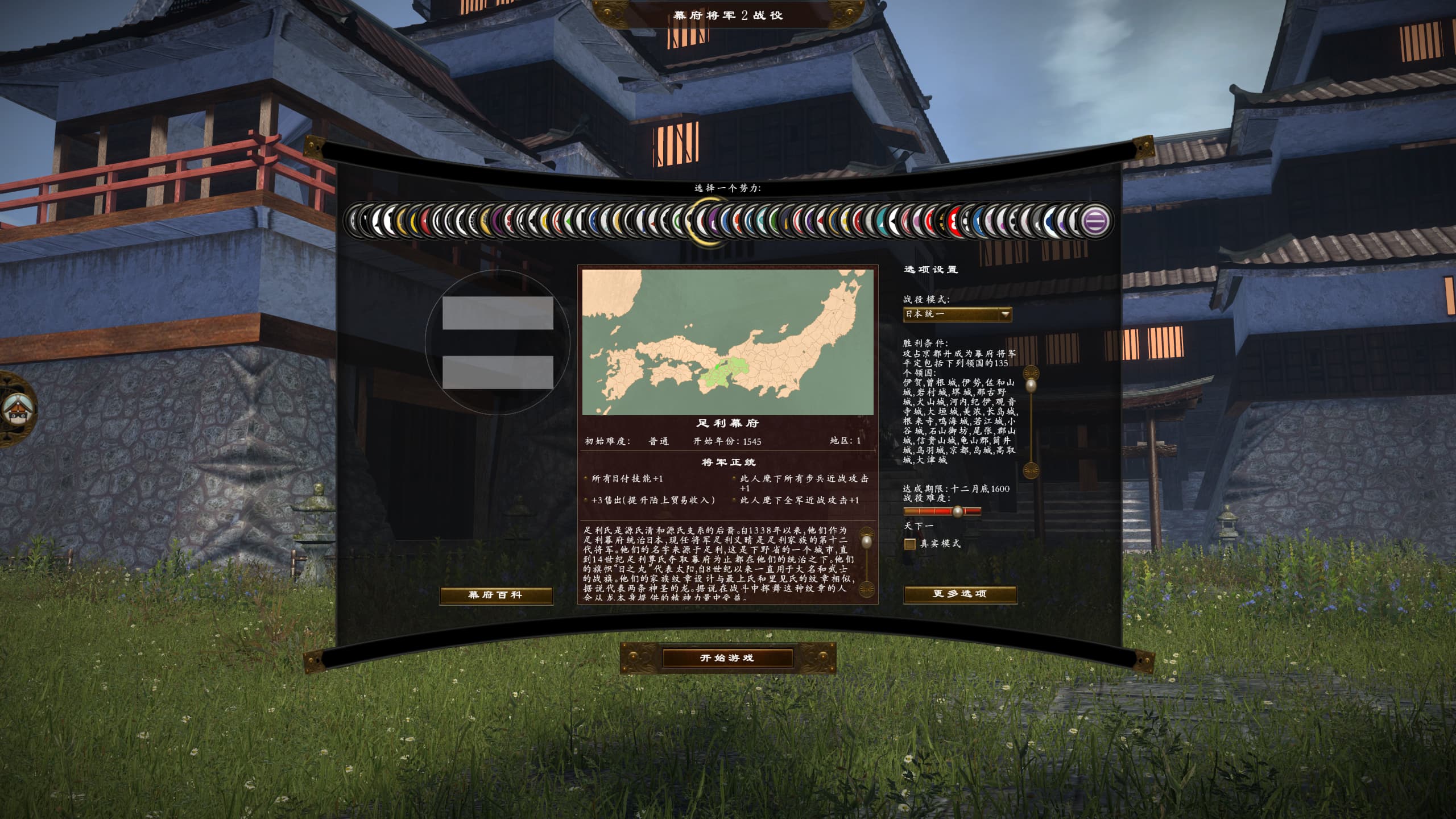Screen dimensions: 1456x819
Task: Adjust the 战役难度 difficulty slider
Action: pyautogui.click(x=958, y=511)
